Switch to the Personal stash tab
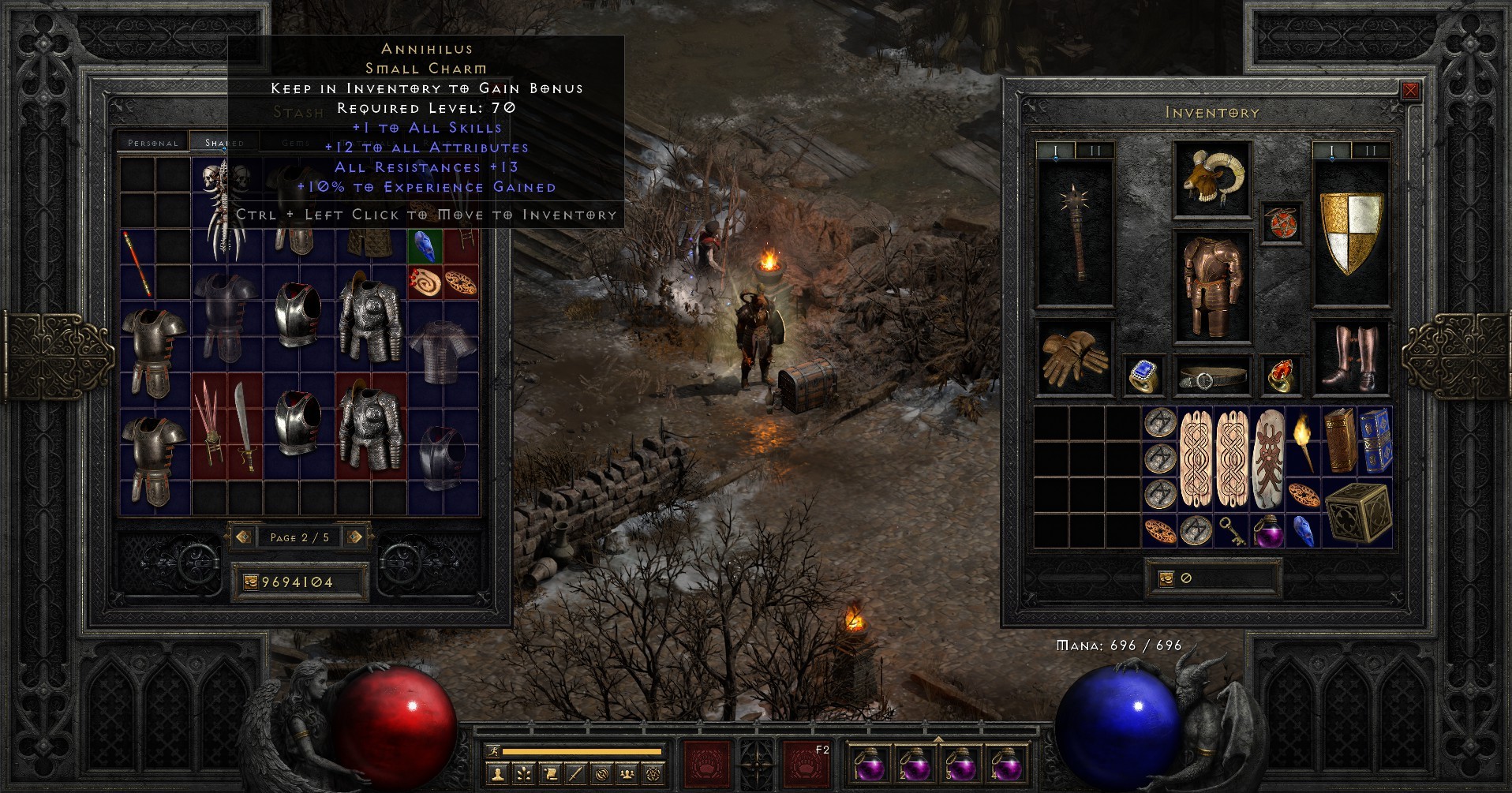This screenshot has height=793, width=1512. (152, 142)
